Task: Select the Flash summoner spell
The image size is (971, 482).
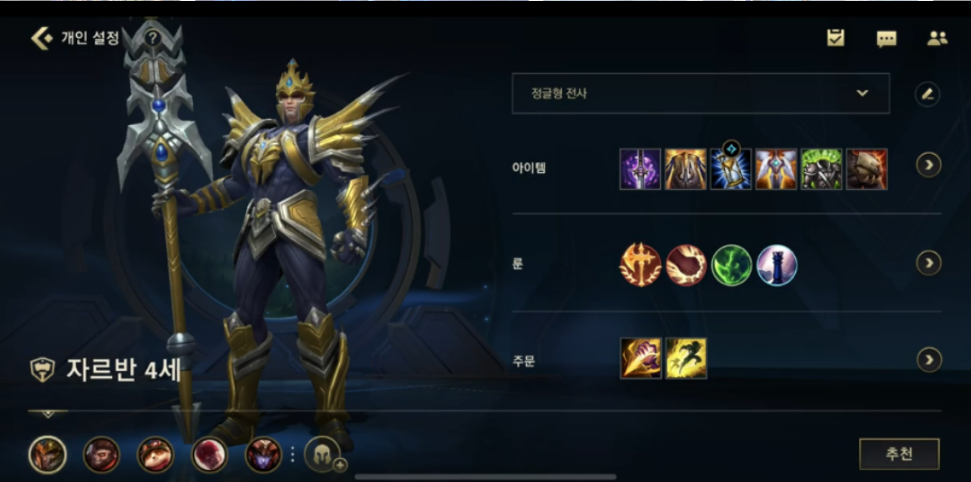Action: coord(686,358)
